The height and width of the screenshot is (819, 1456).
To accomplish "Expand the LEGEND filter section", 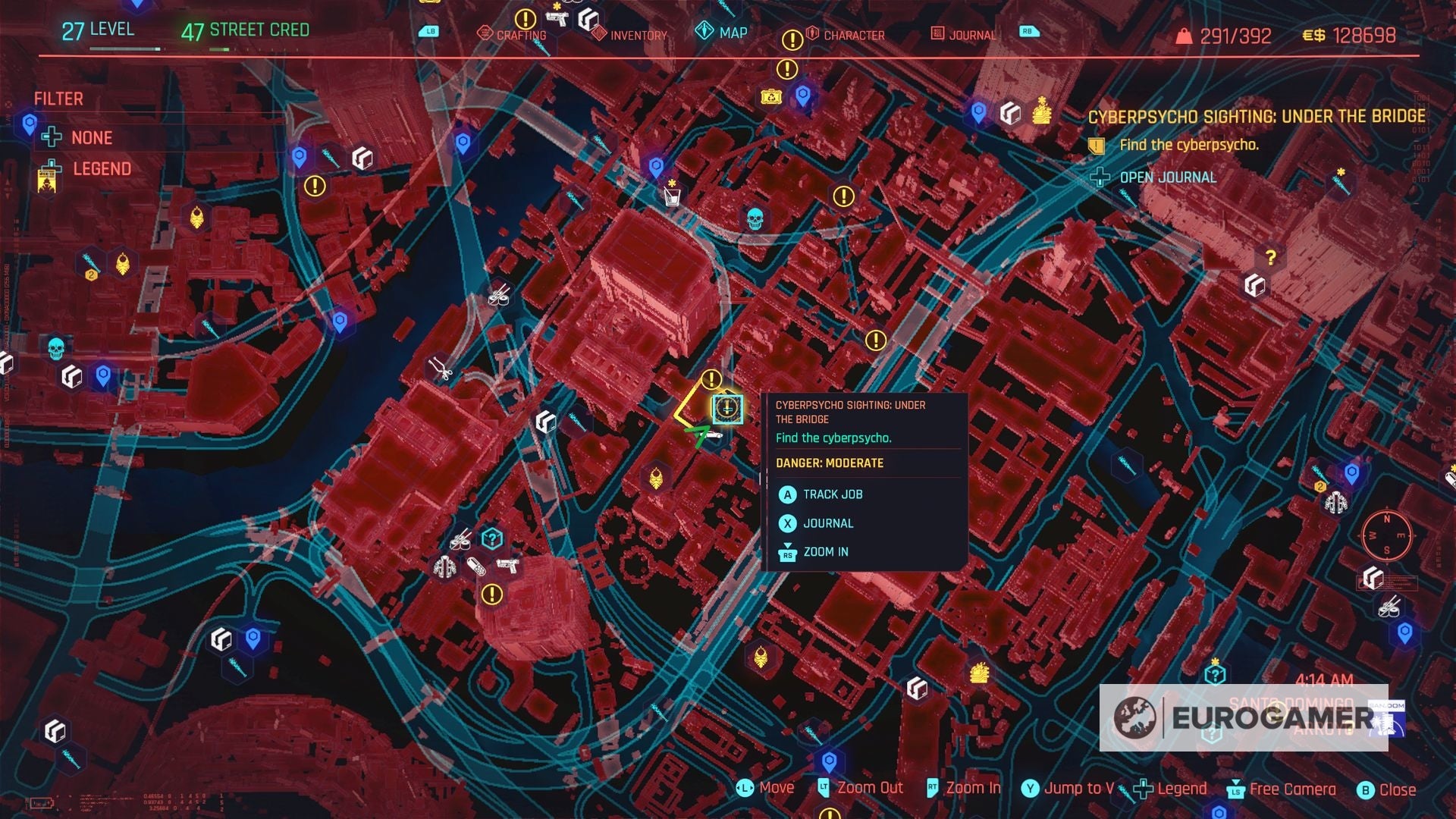I will click(101, 168).
